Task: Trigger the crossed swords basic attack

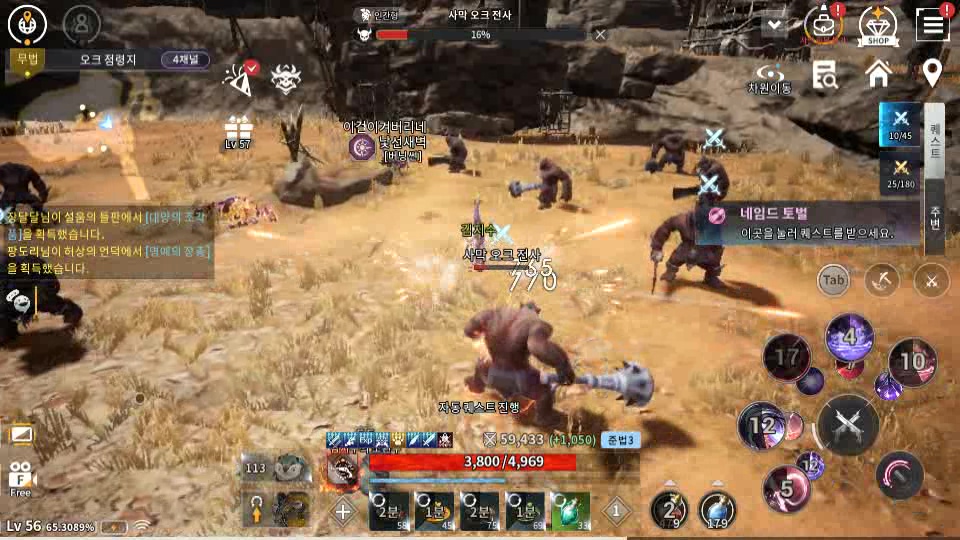Action: point(848,425)
